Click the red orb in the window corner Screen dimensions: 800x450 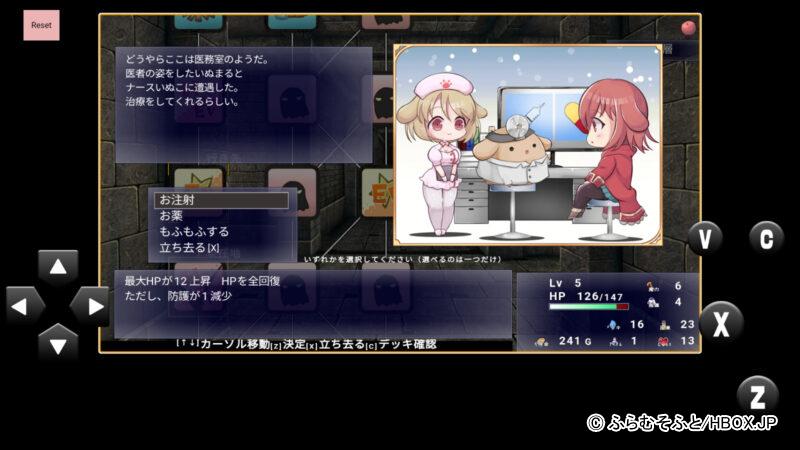tap(688, 27)
